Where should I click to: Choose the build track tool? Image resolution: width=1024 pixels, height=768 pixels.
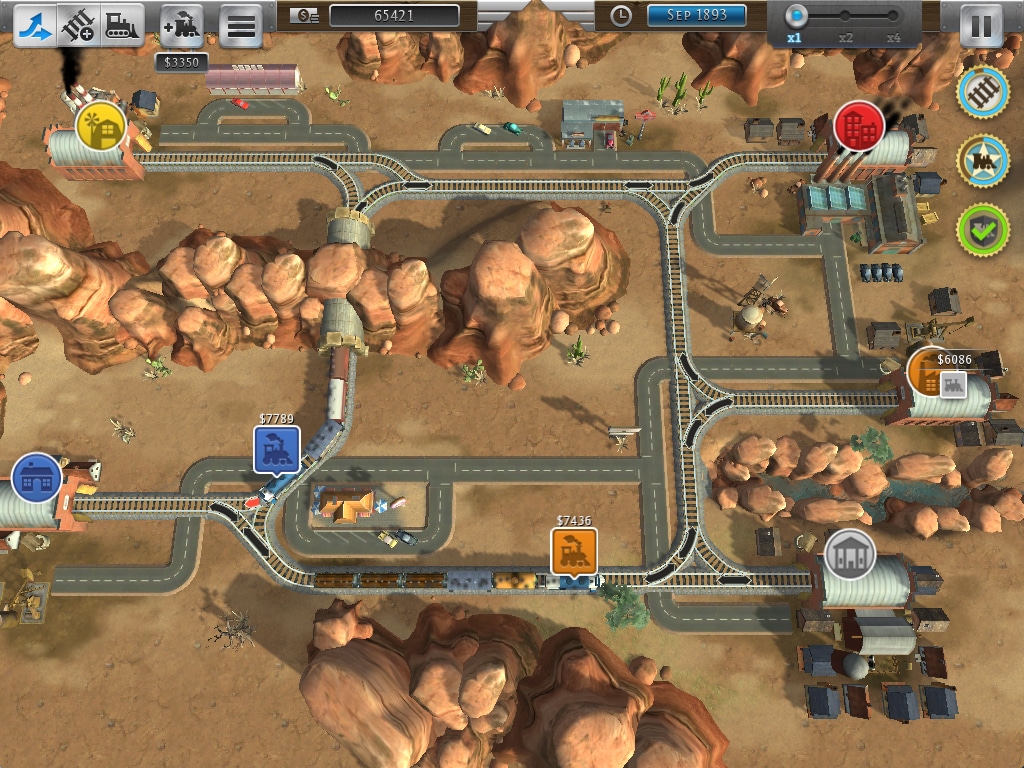(x=78, y=25)
